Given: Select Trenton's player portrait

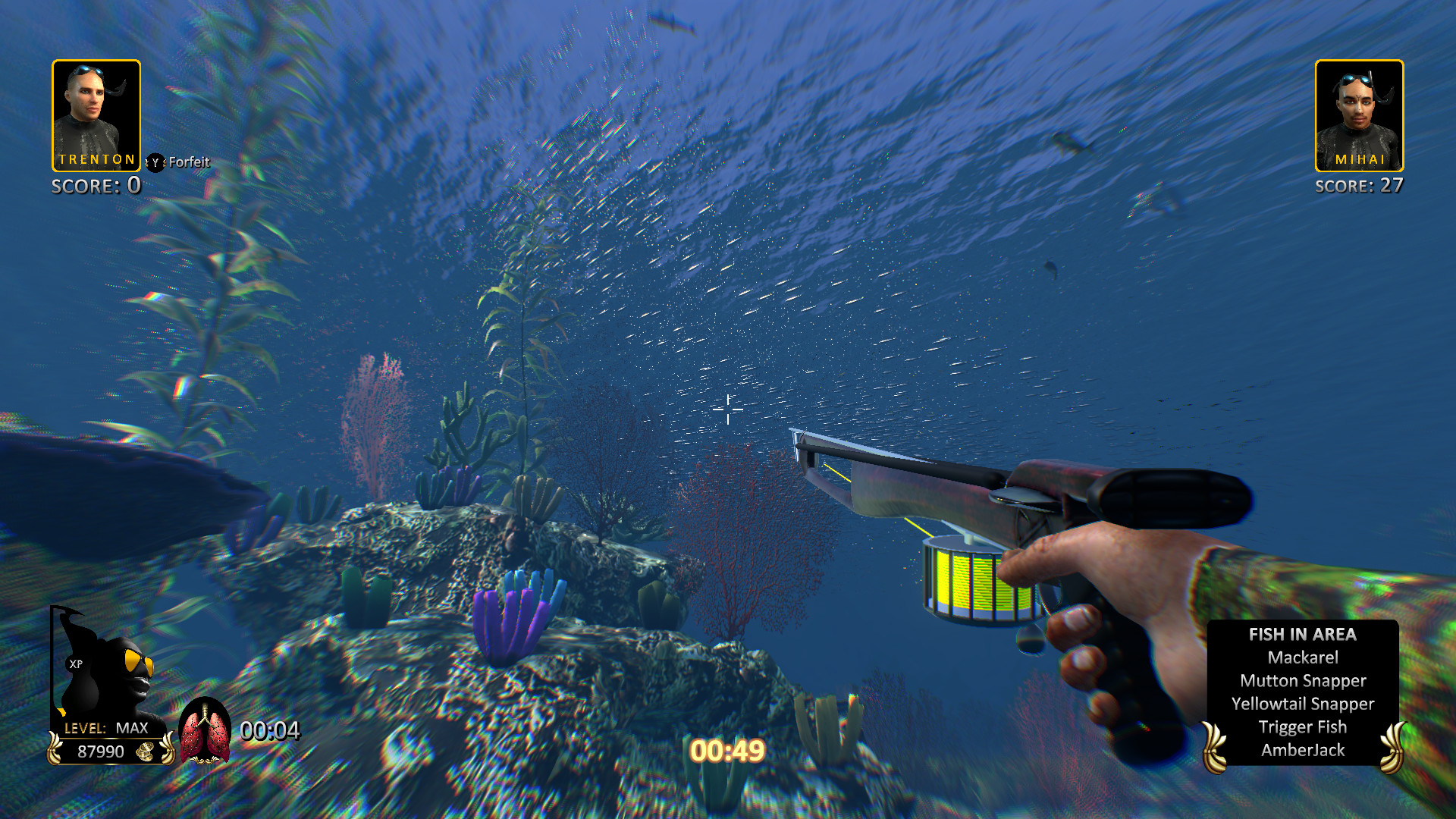Looking at the screenshot, I should pos(96,114).
